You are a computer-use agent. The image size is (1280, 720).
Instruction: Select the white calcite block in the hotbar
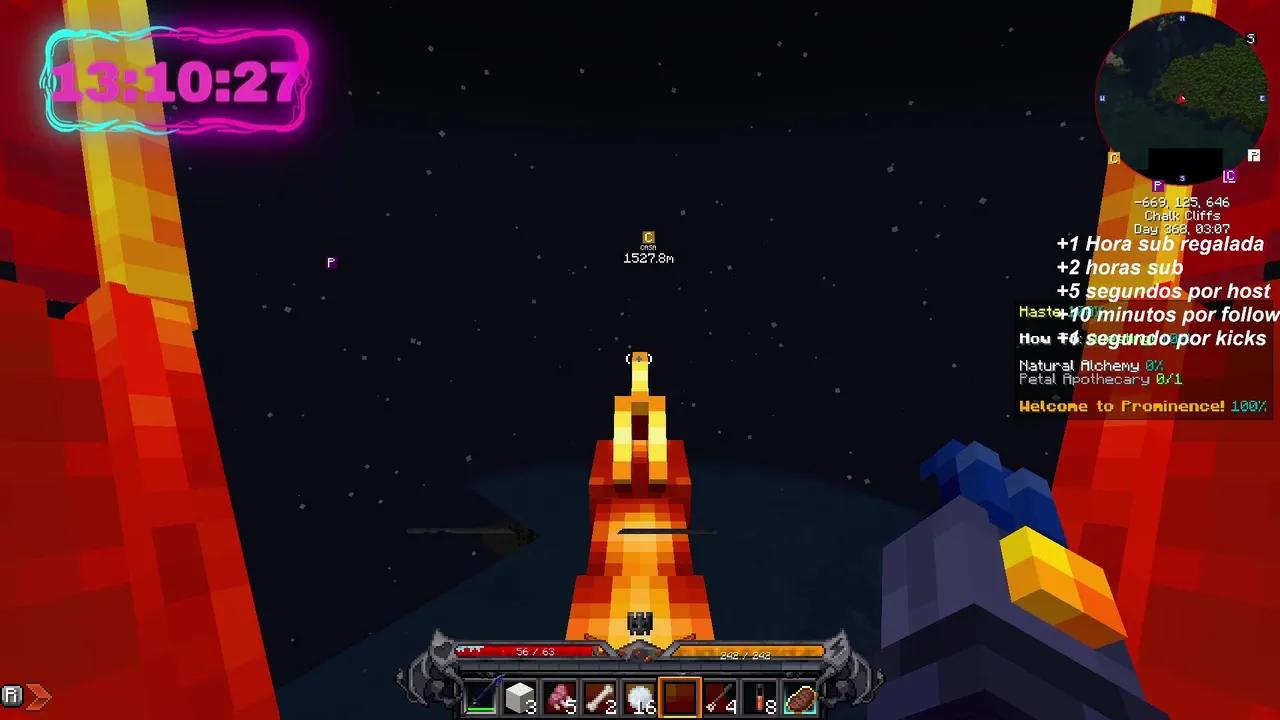(x=522, y=695)
